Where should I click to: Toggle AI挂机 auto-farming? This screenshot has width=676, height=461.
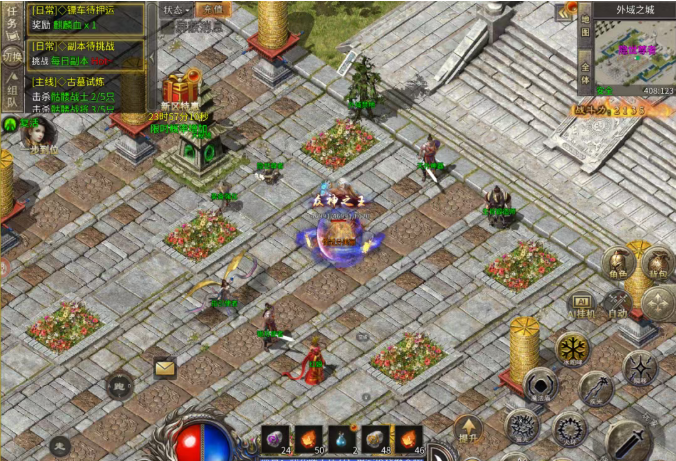pyautogui.click(x=582, y=301)
